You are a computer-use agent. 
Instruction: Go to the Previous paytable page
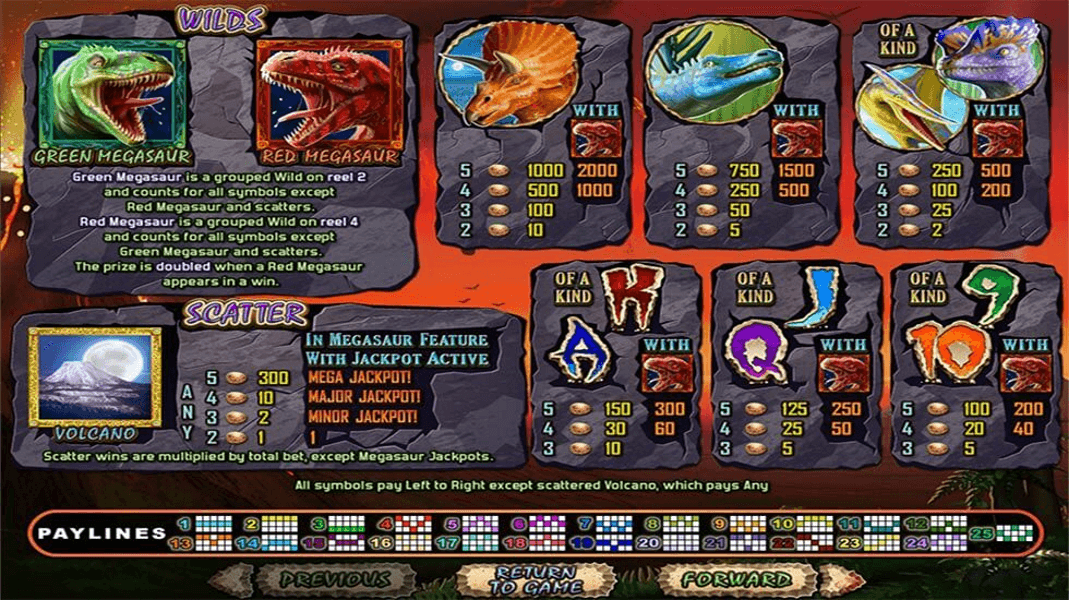point(334,579)
